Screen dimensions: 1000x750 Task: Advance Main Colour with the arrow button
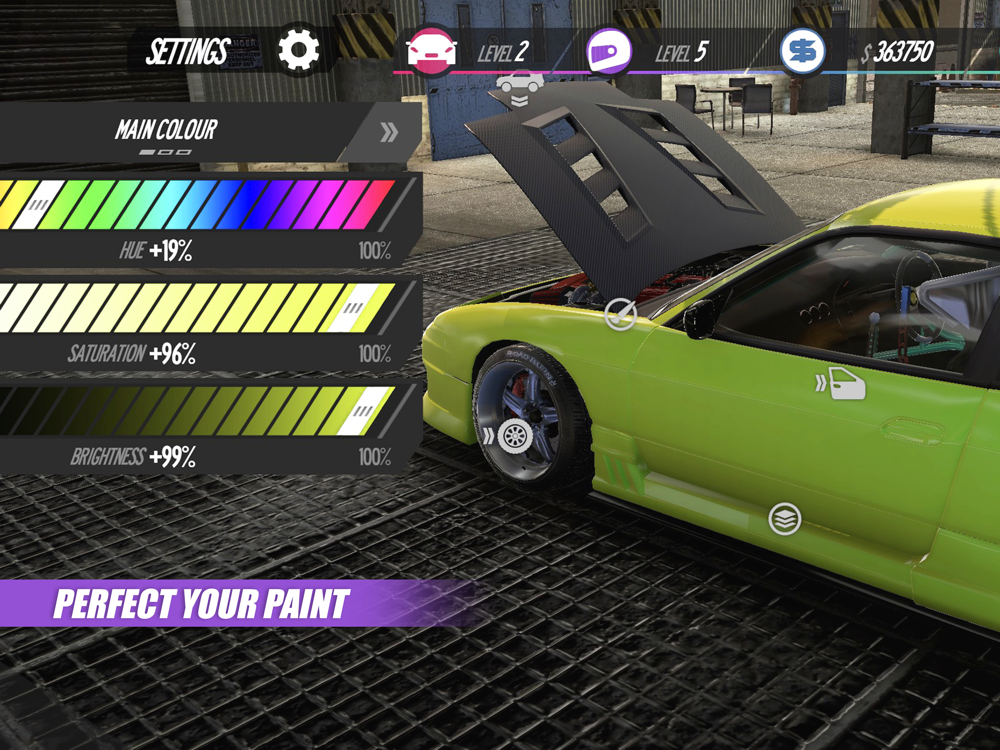[389, 132]
